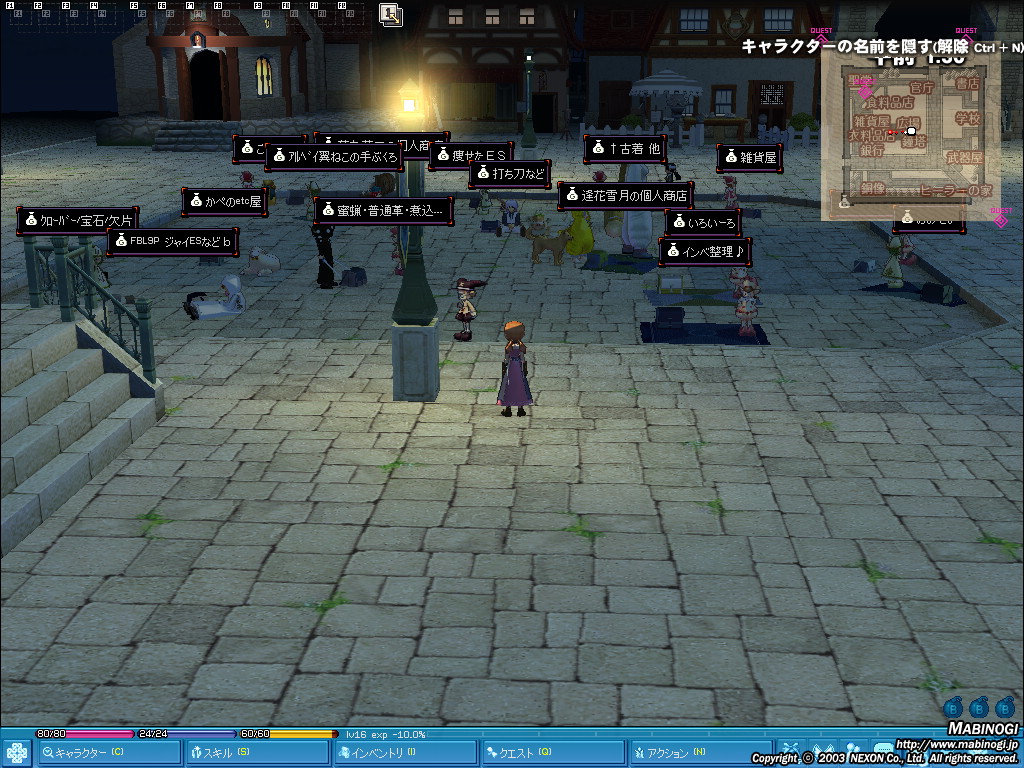The width and height of the screenshot is (1024, 768).
Task: Open the 痩せたES shop sign
Action: (470, 155)
